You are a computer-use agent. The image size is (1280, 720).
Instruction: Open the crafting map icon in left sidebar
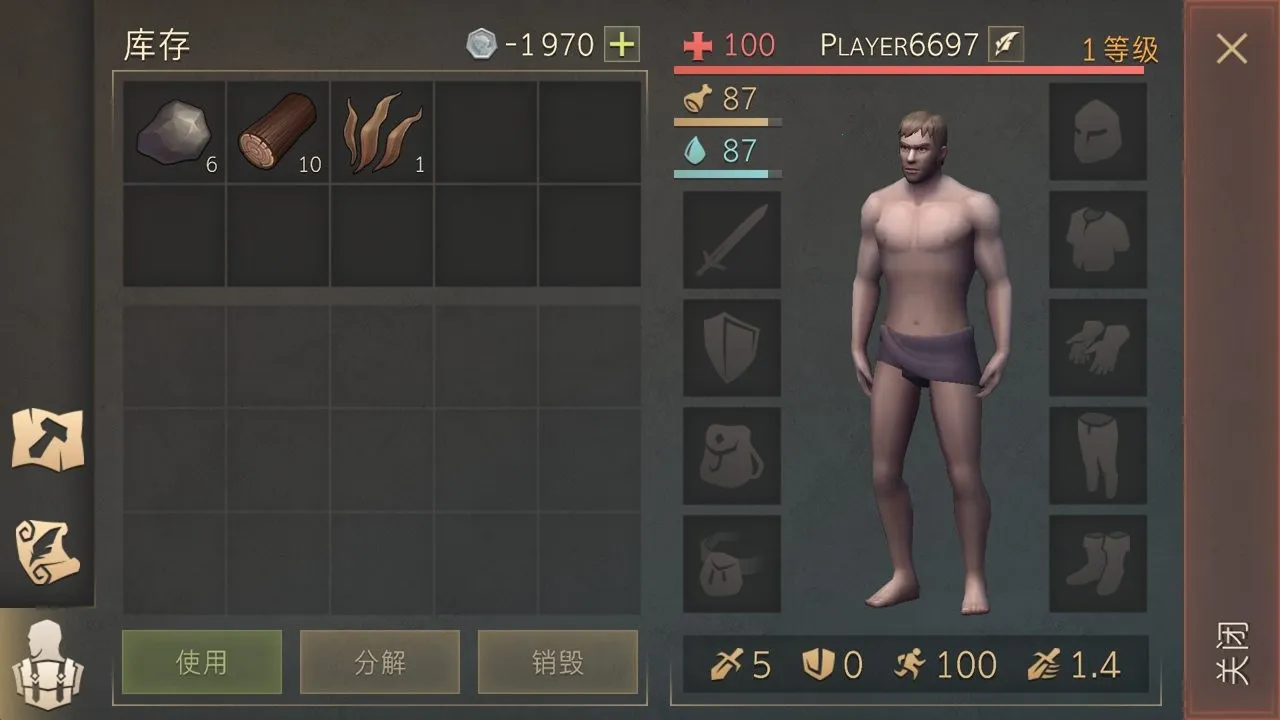pos(47,440)
